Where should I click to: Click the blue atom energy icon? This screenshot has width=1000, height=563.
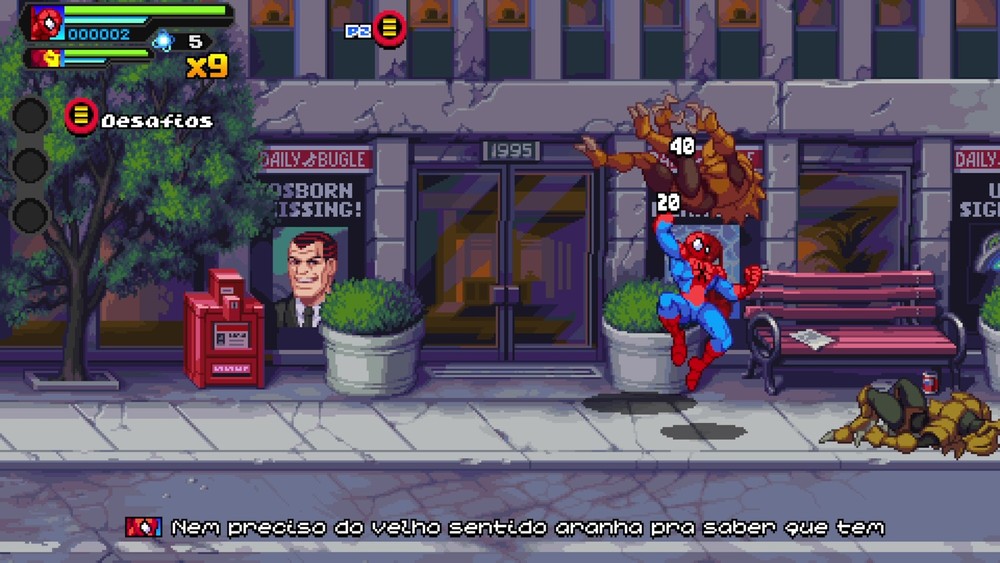pyautogui.click(x=162, y=41)
